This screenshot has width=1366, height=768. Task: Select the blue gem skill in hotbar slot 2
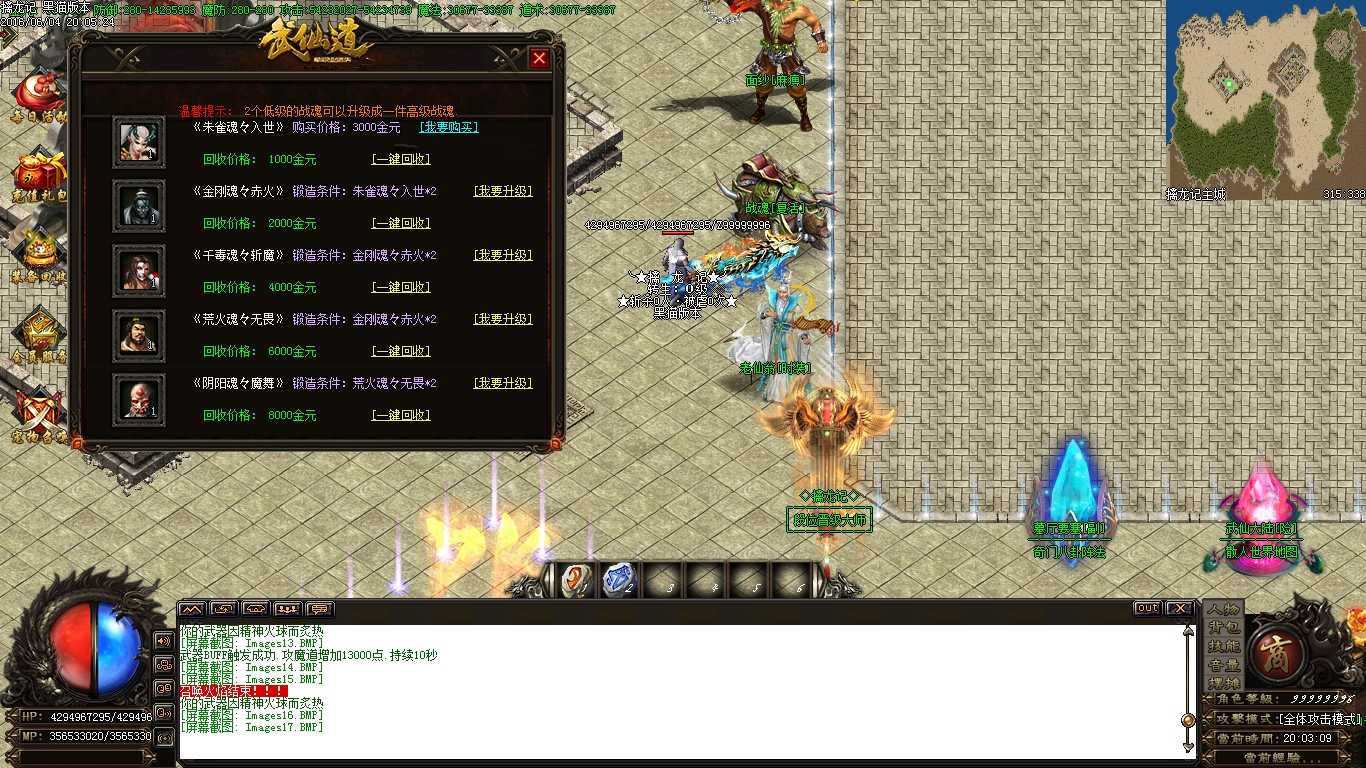(617, 578)
